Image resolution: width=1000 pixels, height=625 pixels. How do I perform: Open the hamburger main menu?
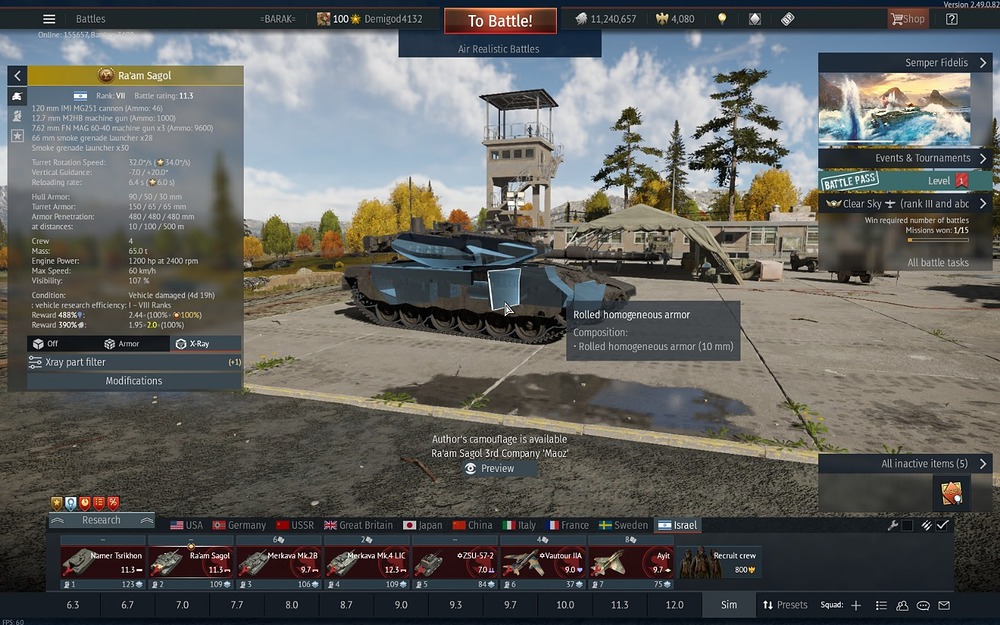49,19
